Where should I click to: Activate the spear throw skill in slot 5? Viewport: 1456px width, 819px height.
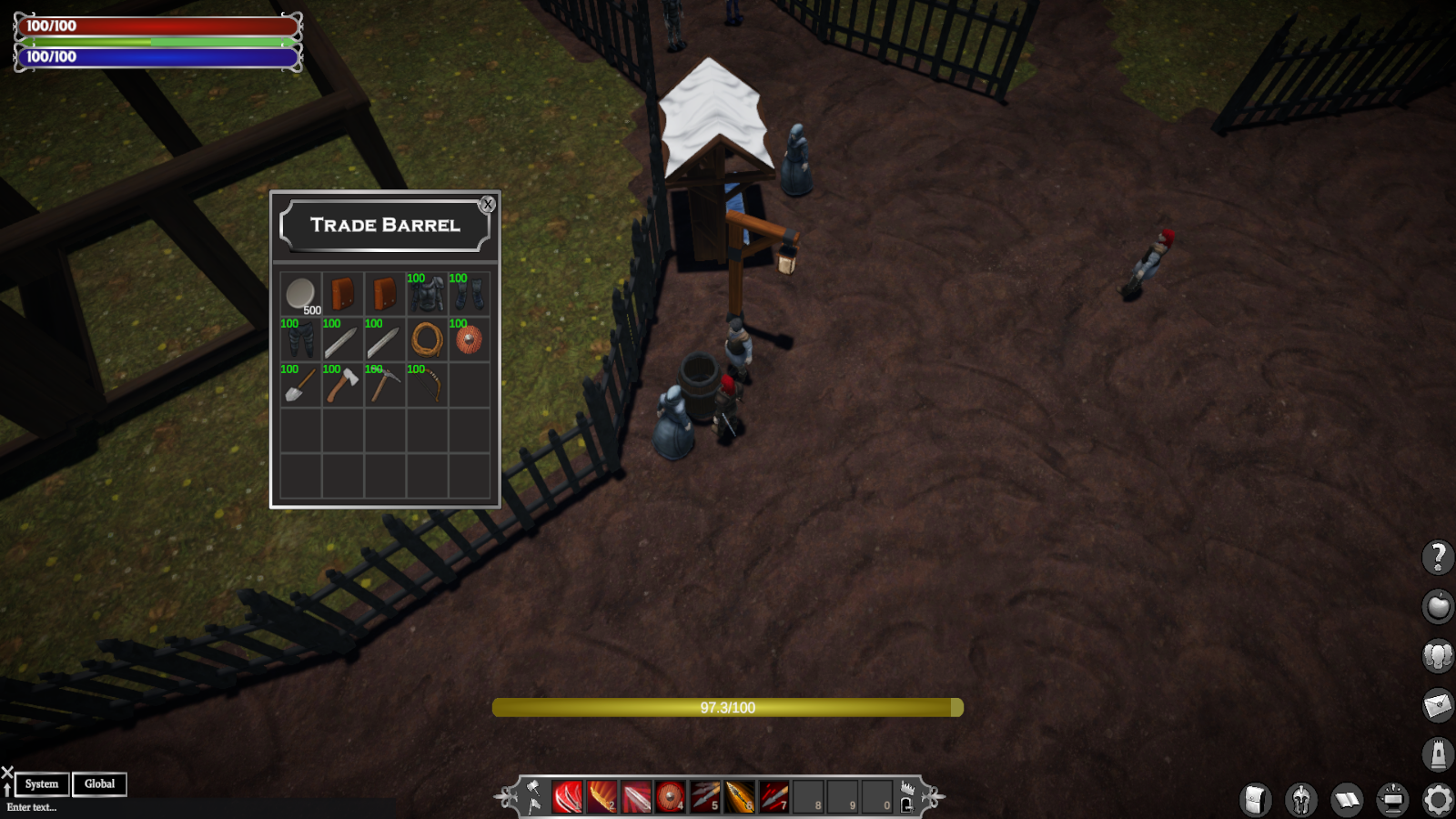(705, 796)
